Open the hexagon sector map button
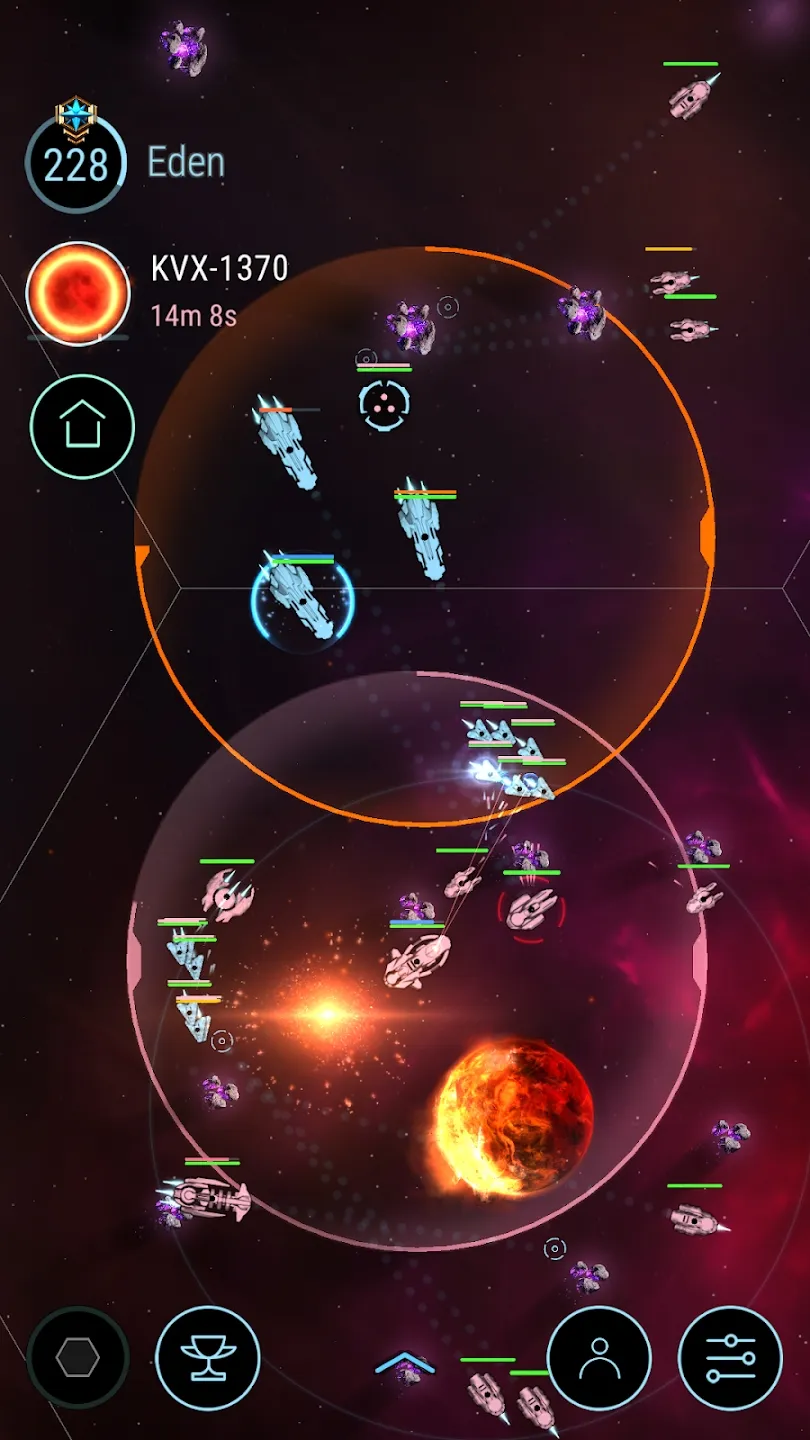 tap(78, 1358)
